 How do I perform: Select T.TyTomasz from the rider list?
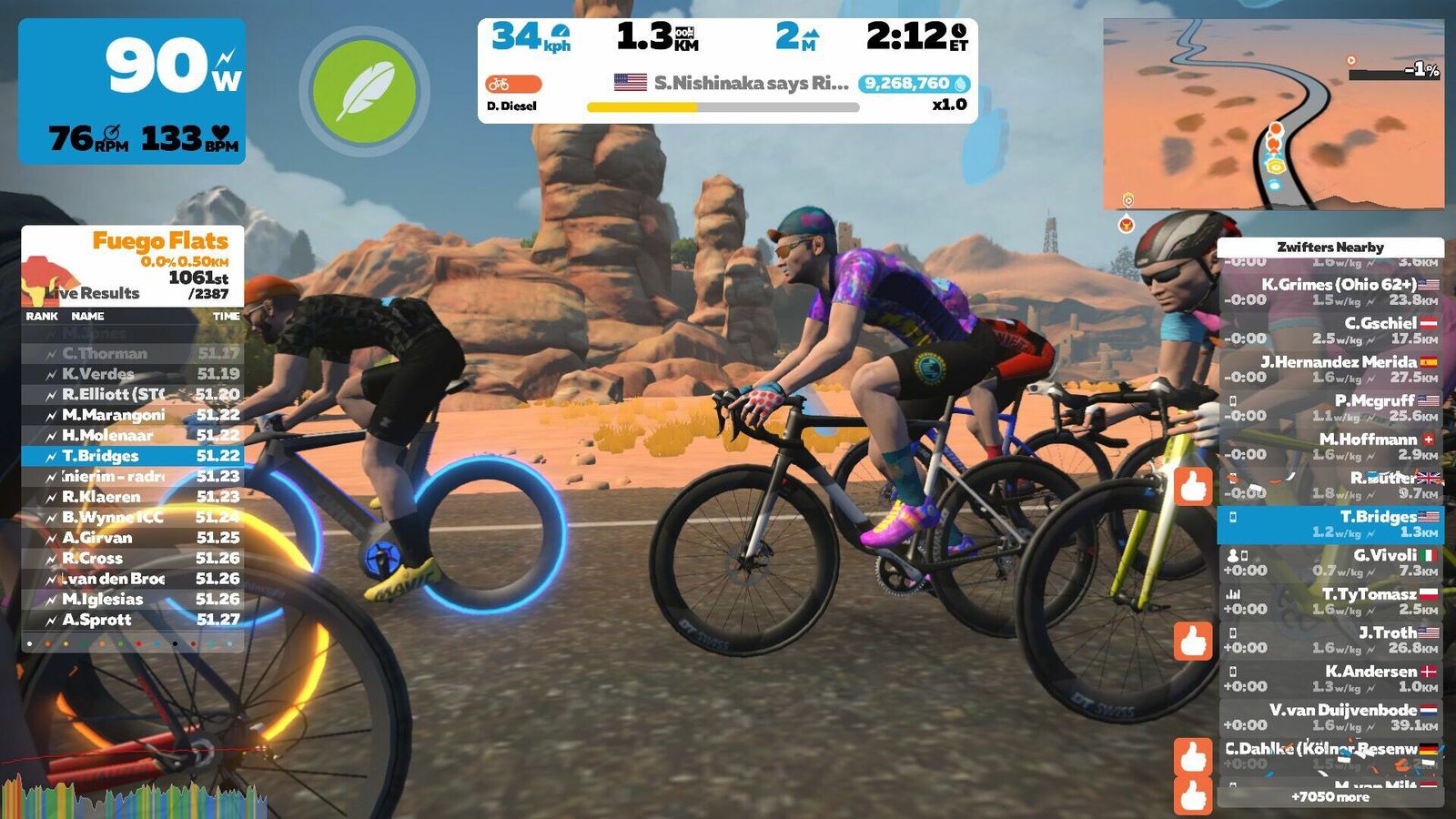tap(1330, 601)
